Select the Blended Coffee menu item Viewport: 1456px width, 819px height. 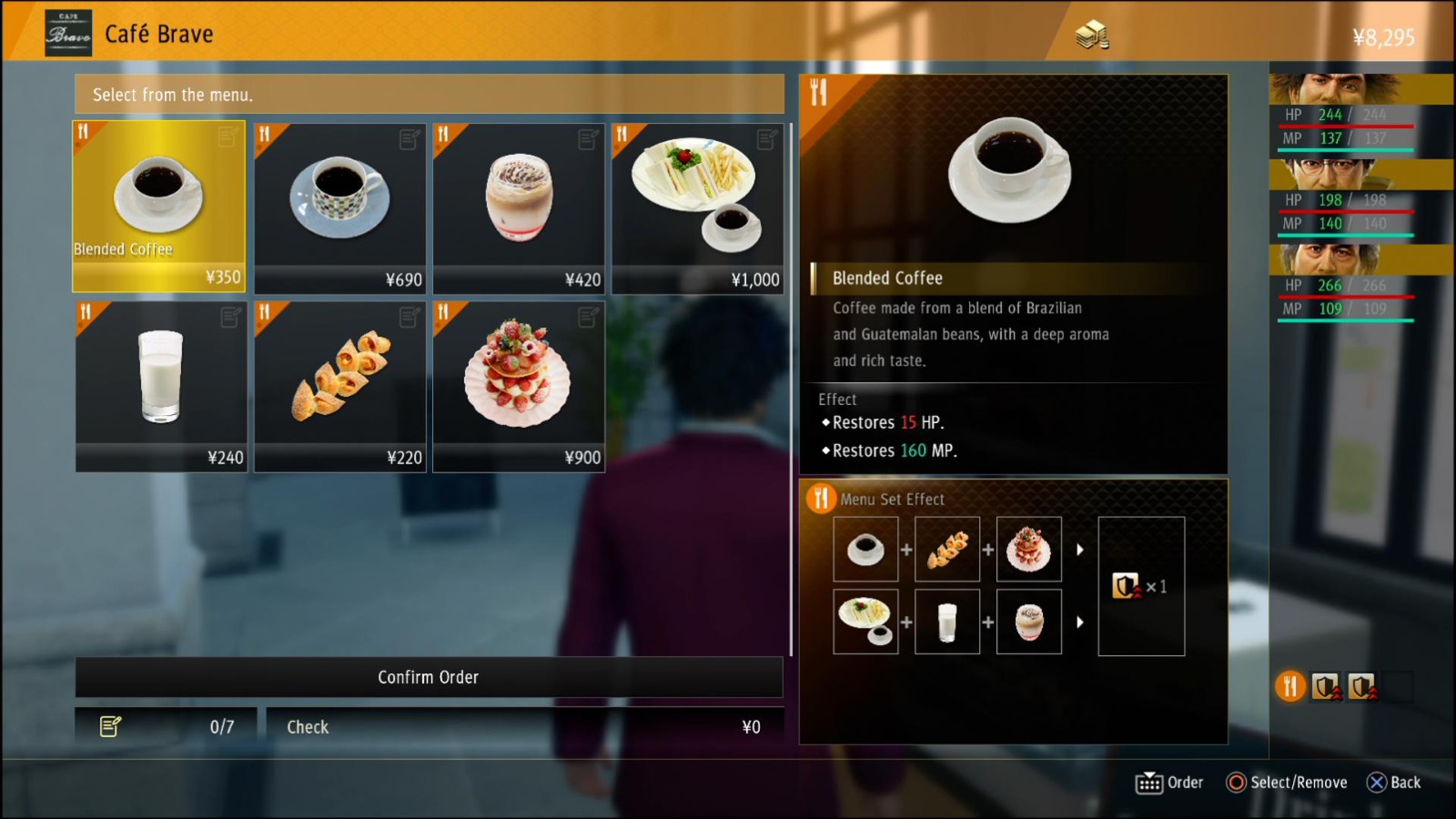pos(158,205)
